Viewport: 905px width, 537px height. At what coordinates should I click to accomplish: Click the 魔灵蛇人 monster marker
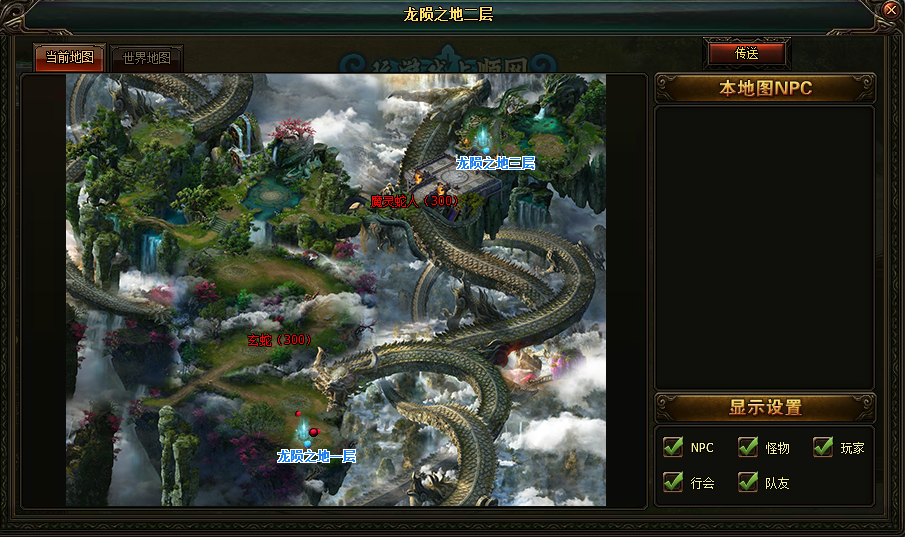[x=414, y=201]
